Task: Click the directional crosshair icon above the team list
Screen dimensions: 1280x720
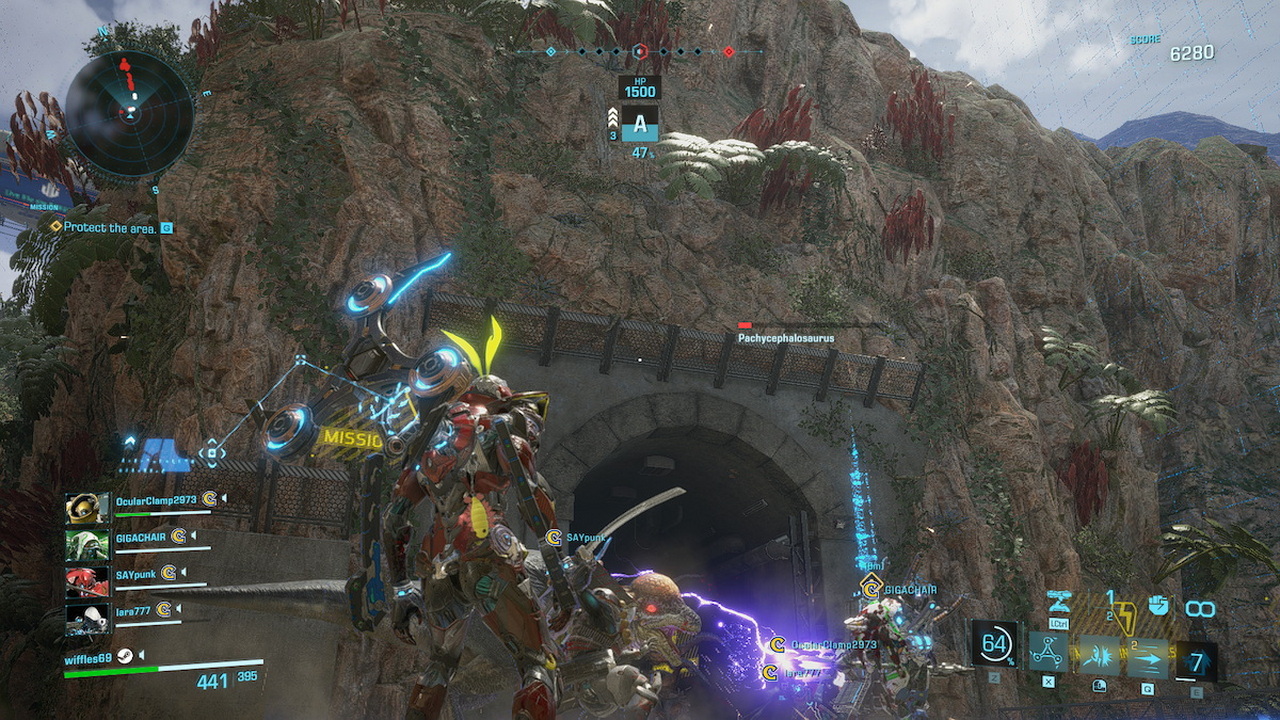Action: (212, 454)
